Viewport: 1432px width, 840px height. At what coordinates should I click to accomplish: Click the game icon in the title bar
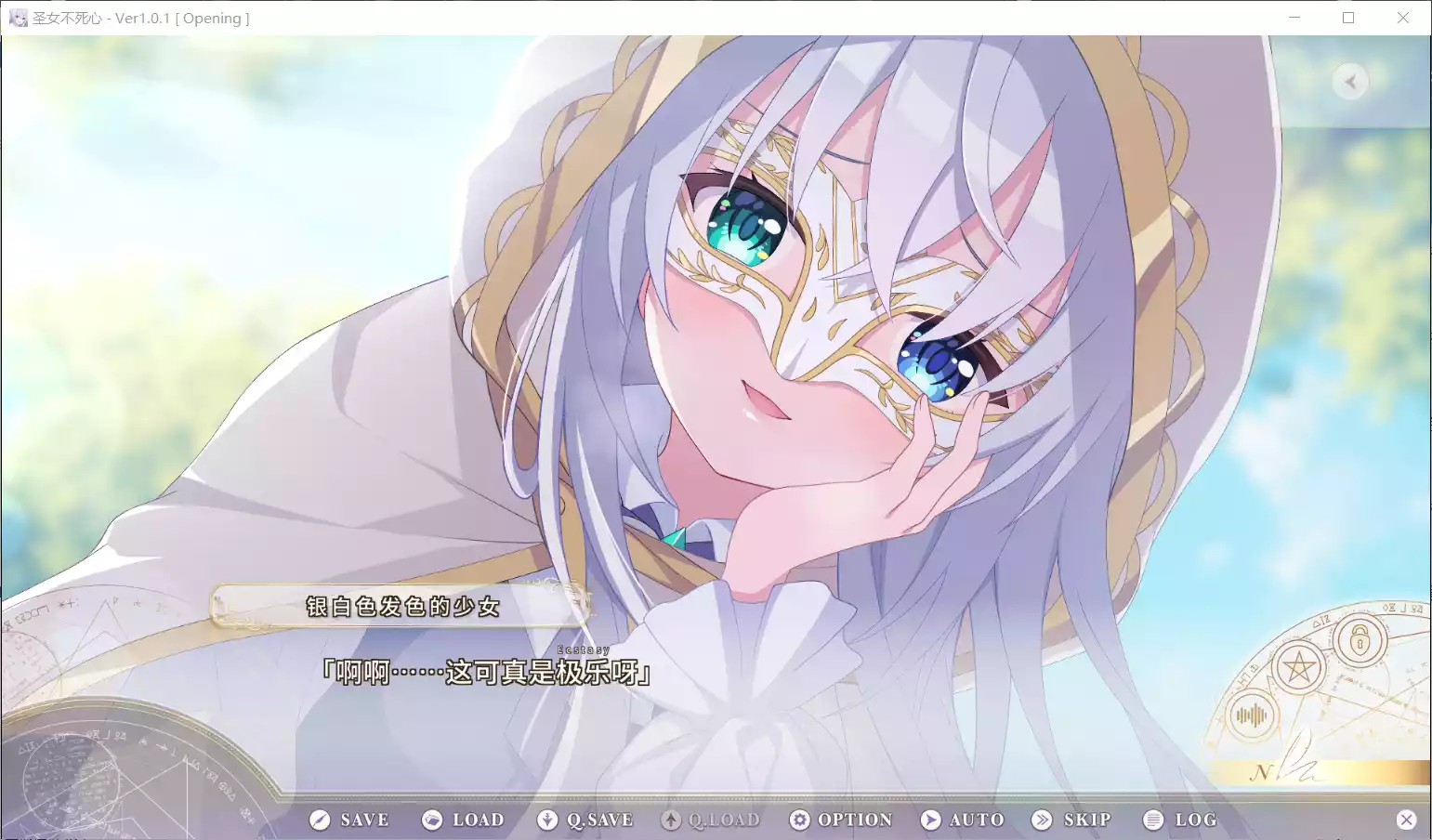coord(18,18)
